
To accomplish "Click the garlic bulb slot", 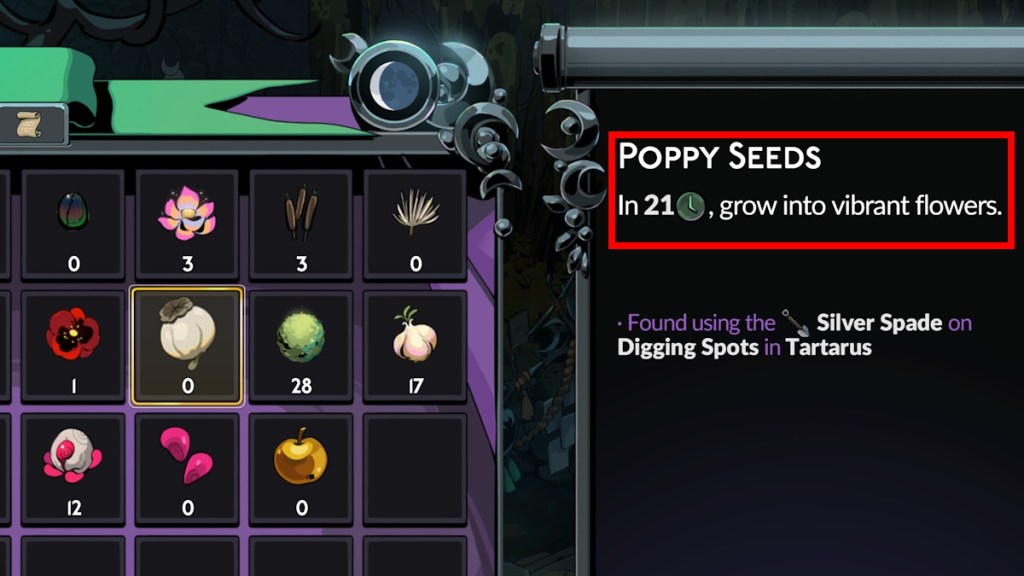I will [x=415, y=345].
